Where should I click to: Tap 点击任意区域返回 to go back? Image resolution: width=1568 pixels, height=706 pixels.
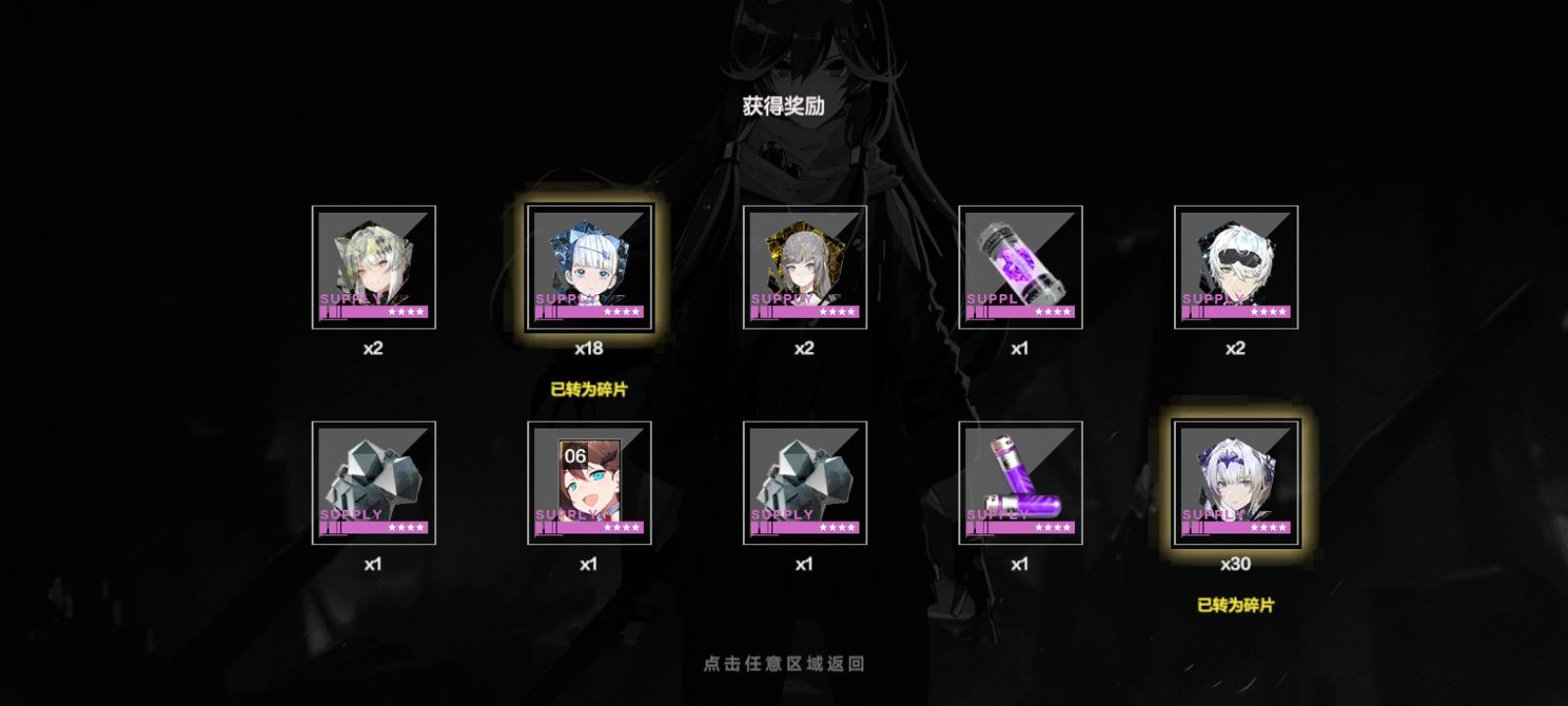pyautogui.click(x=784, y=662)
